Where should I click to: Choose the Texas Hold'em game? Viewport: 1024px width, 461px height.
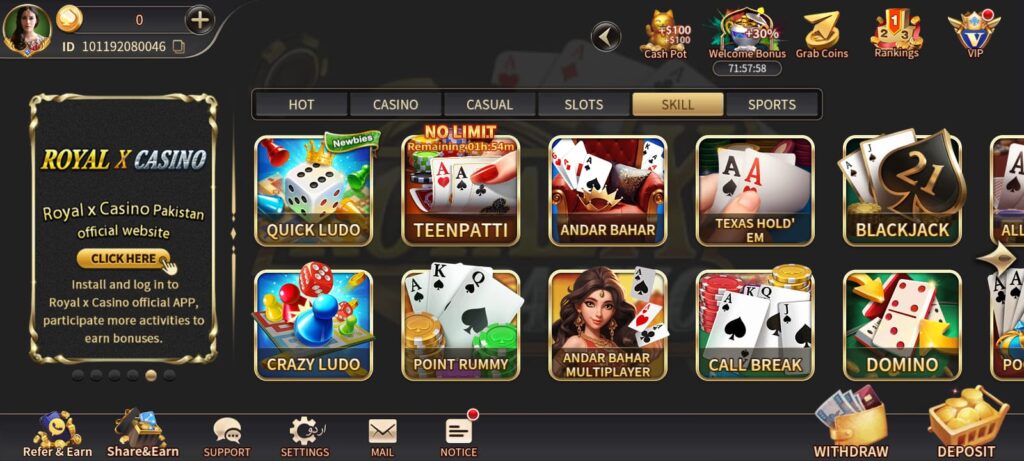755,191
